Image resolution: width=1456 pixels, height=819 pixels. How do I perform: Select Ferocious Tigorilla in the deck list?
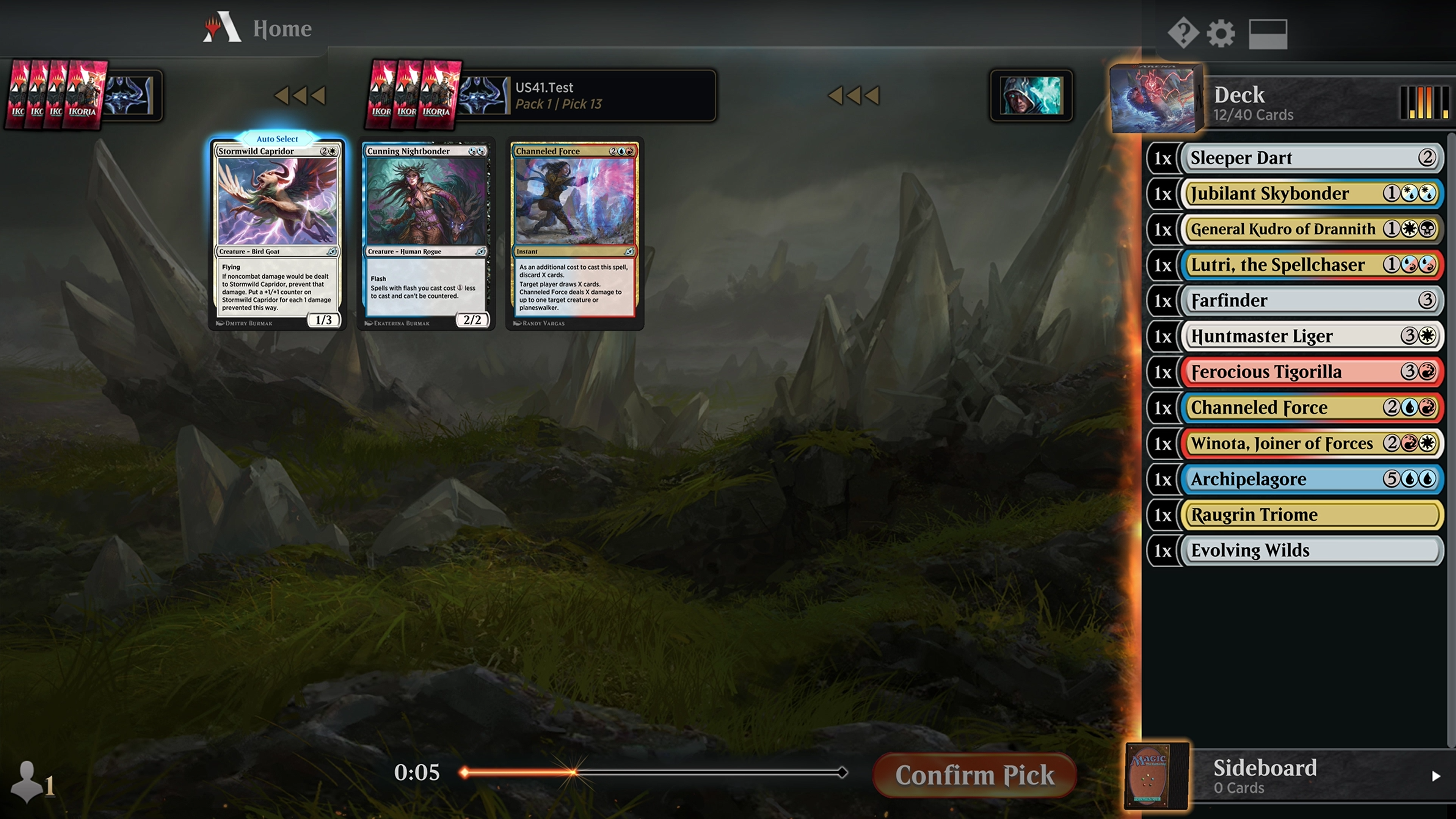pos(1311,372)
